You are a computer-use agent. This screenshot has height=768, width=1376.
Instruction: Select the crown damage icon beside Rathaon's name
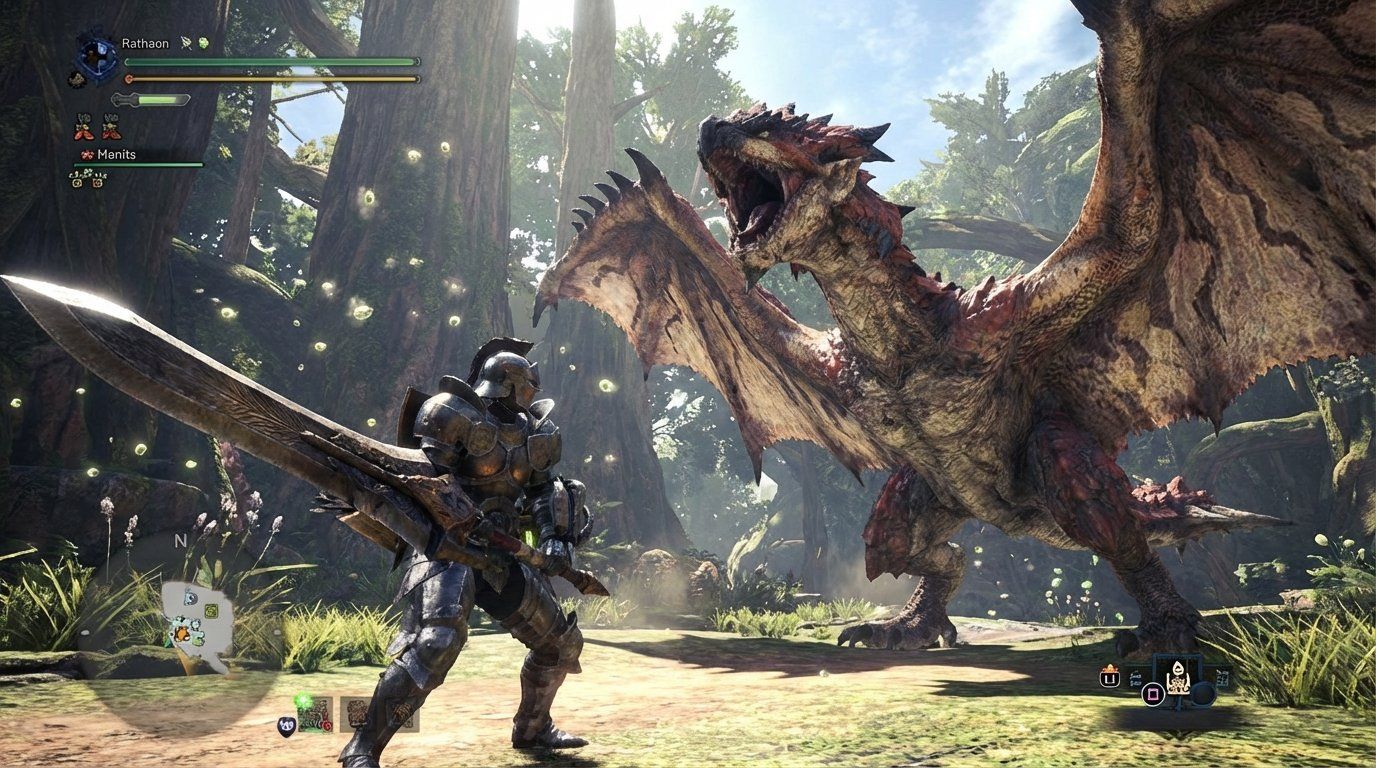pyautogui.click(x=185, y=43)
